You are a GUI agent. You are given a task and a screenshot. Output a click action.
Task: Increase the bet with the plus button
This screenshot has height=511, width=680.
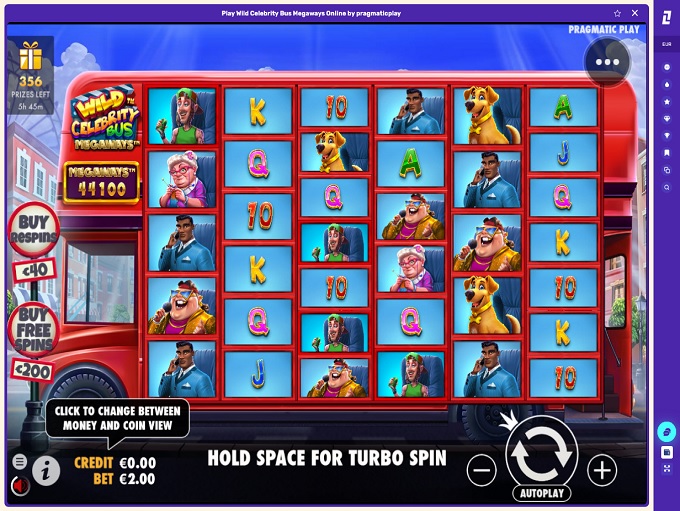pos(602,470)
